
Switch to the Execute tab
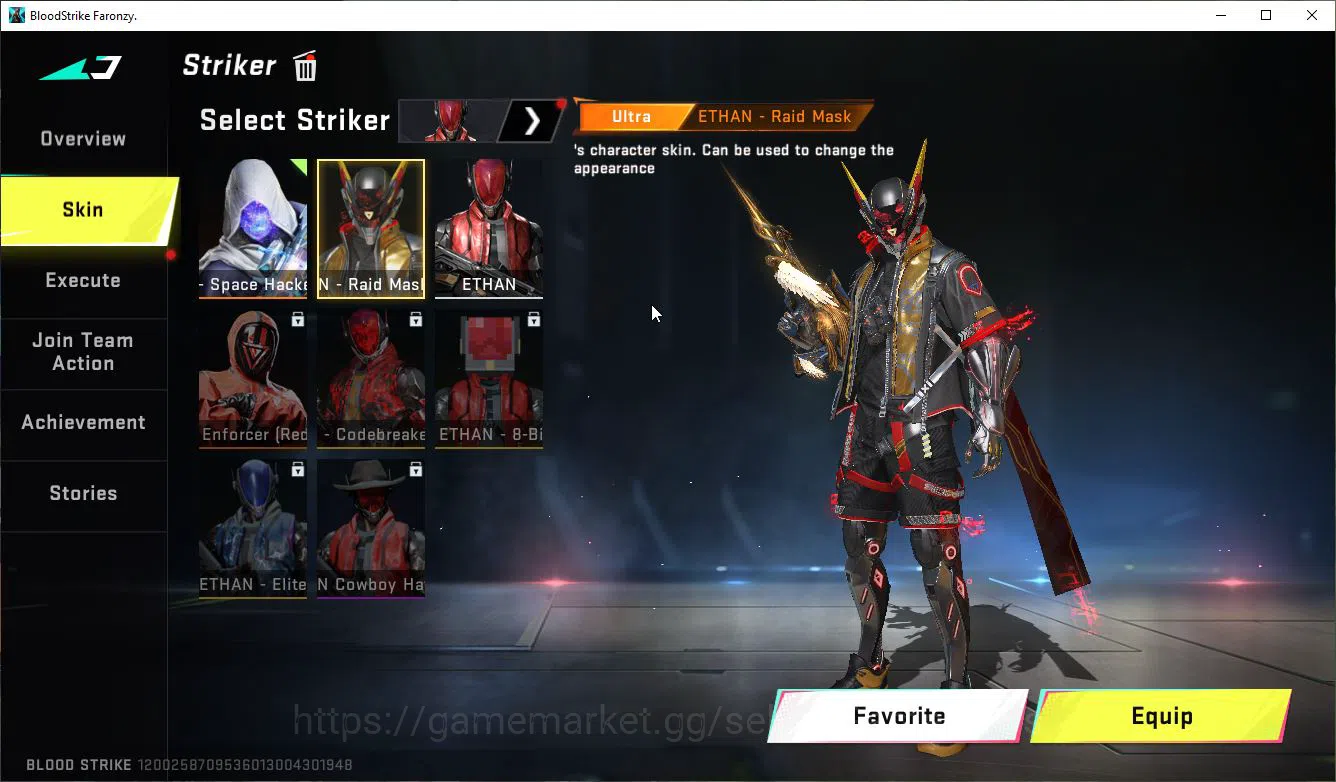[83, 280]
